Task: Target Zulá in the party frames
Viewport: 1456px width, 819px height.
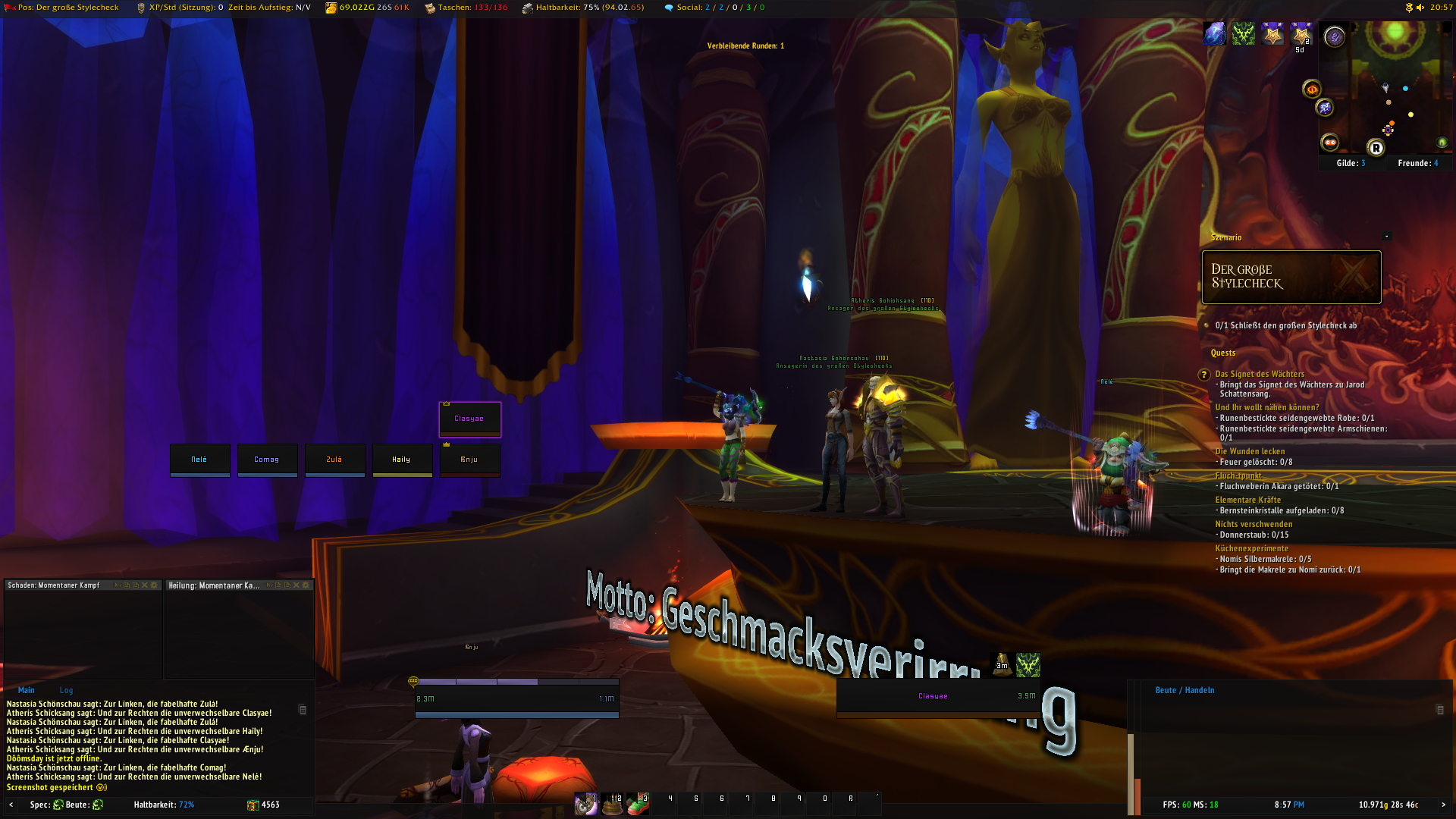Action: pyautogui.click(x=334, y=460)
